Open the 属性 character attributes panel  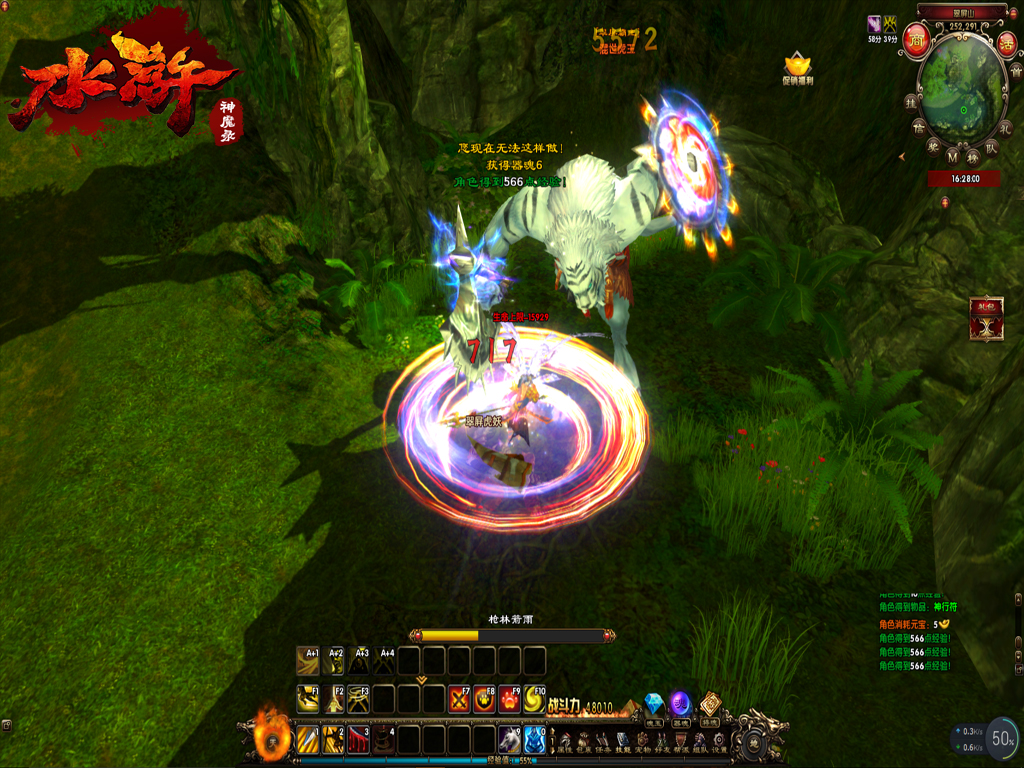[x=564, y=743]
